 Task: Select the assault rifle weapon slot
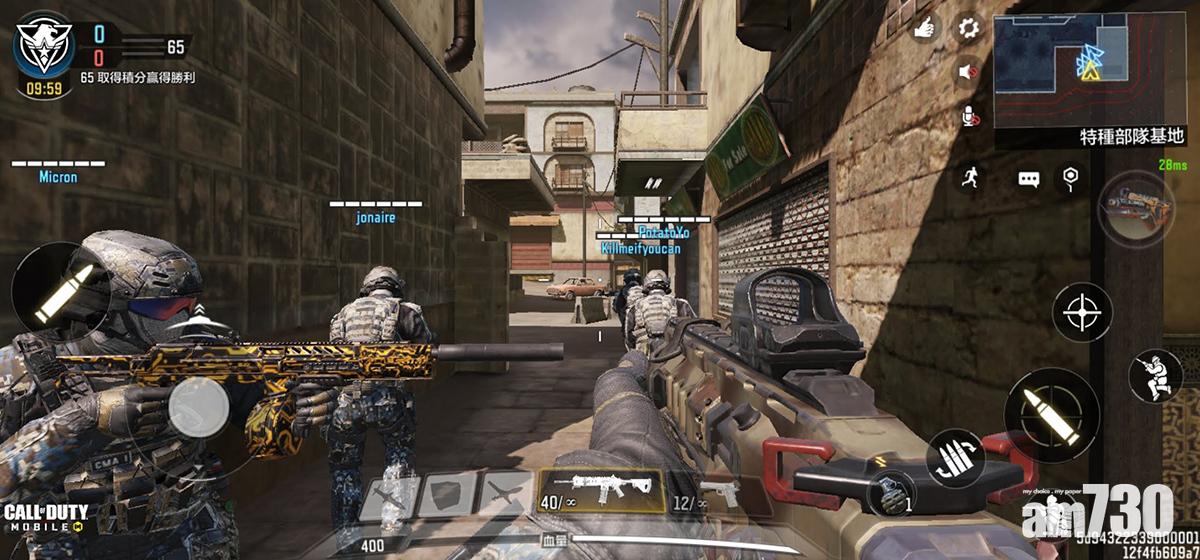[x=601, y=493]
